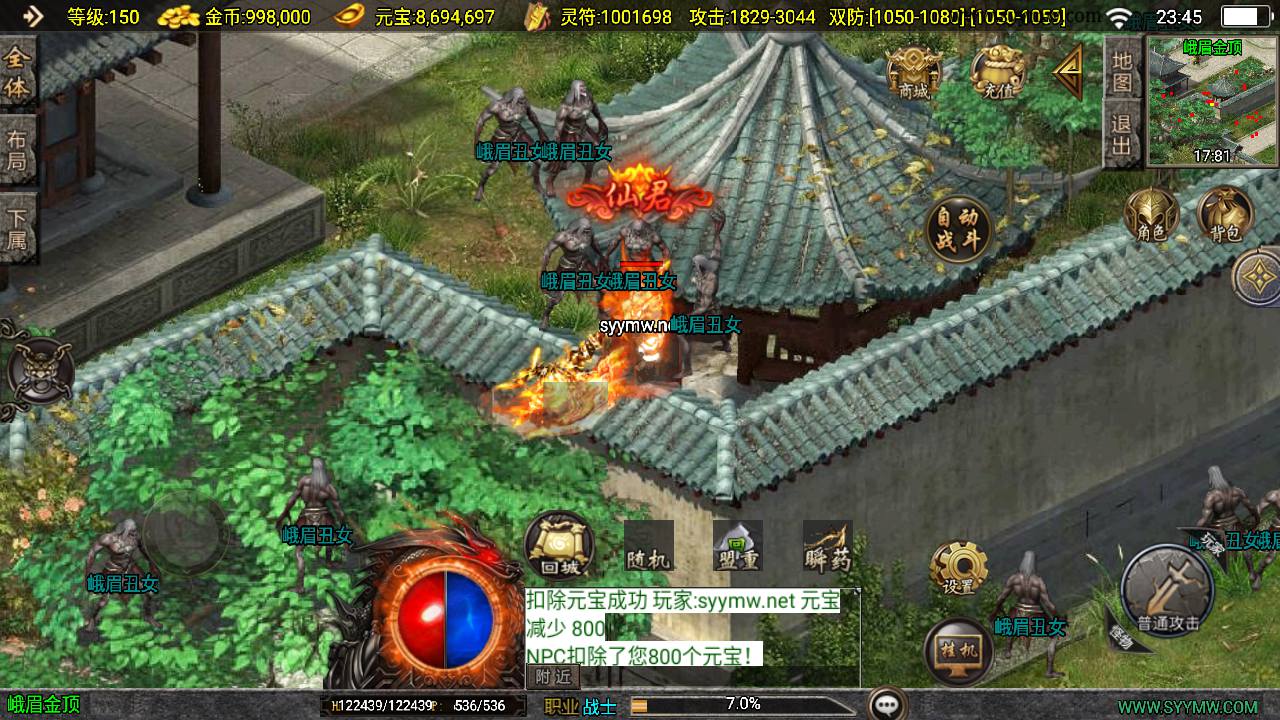The height and width of the screenshot is (720, 1280).
Task: Open the 商城 shop icon
Action: pos(913,72)
